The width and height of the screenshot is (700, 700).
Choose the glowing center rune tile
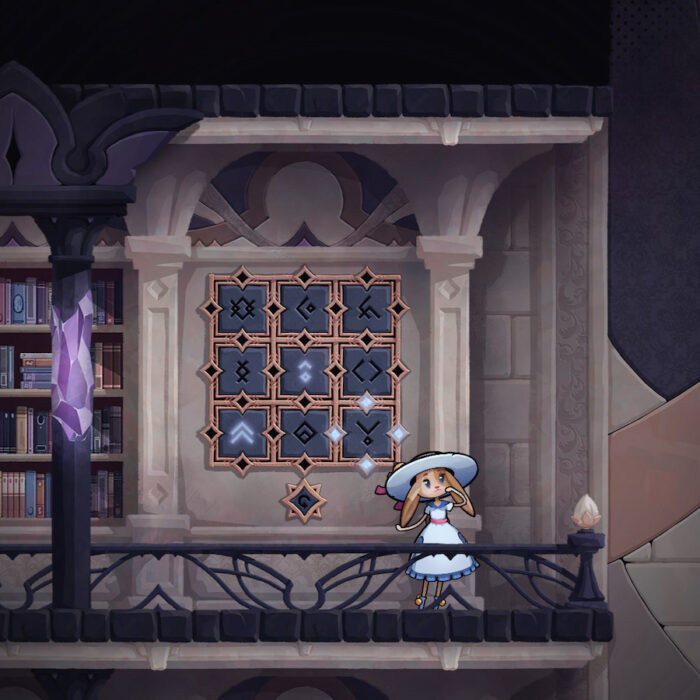pyautogui.click(x=305, y=371)
